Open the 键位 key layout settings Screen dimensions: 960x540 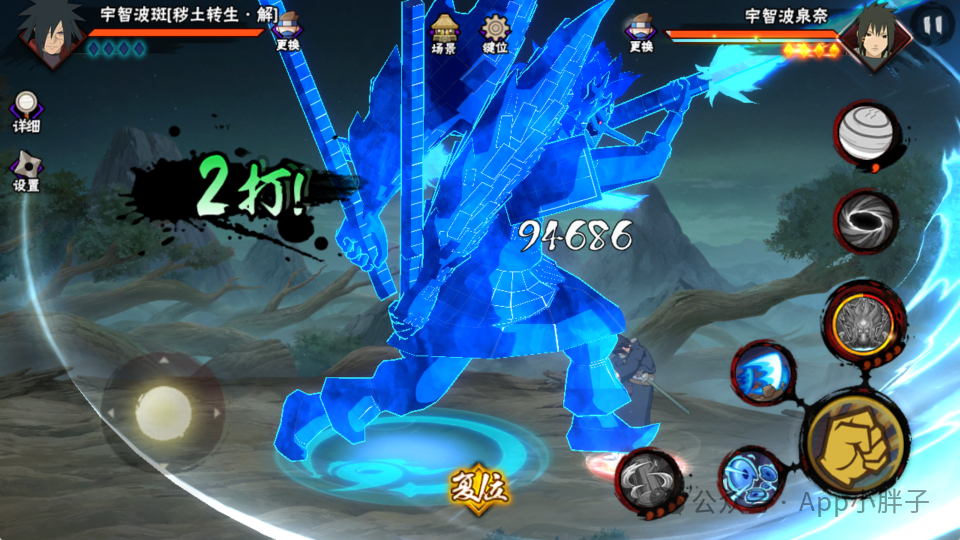tap(495, 34)
